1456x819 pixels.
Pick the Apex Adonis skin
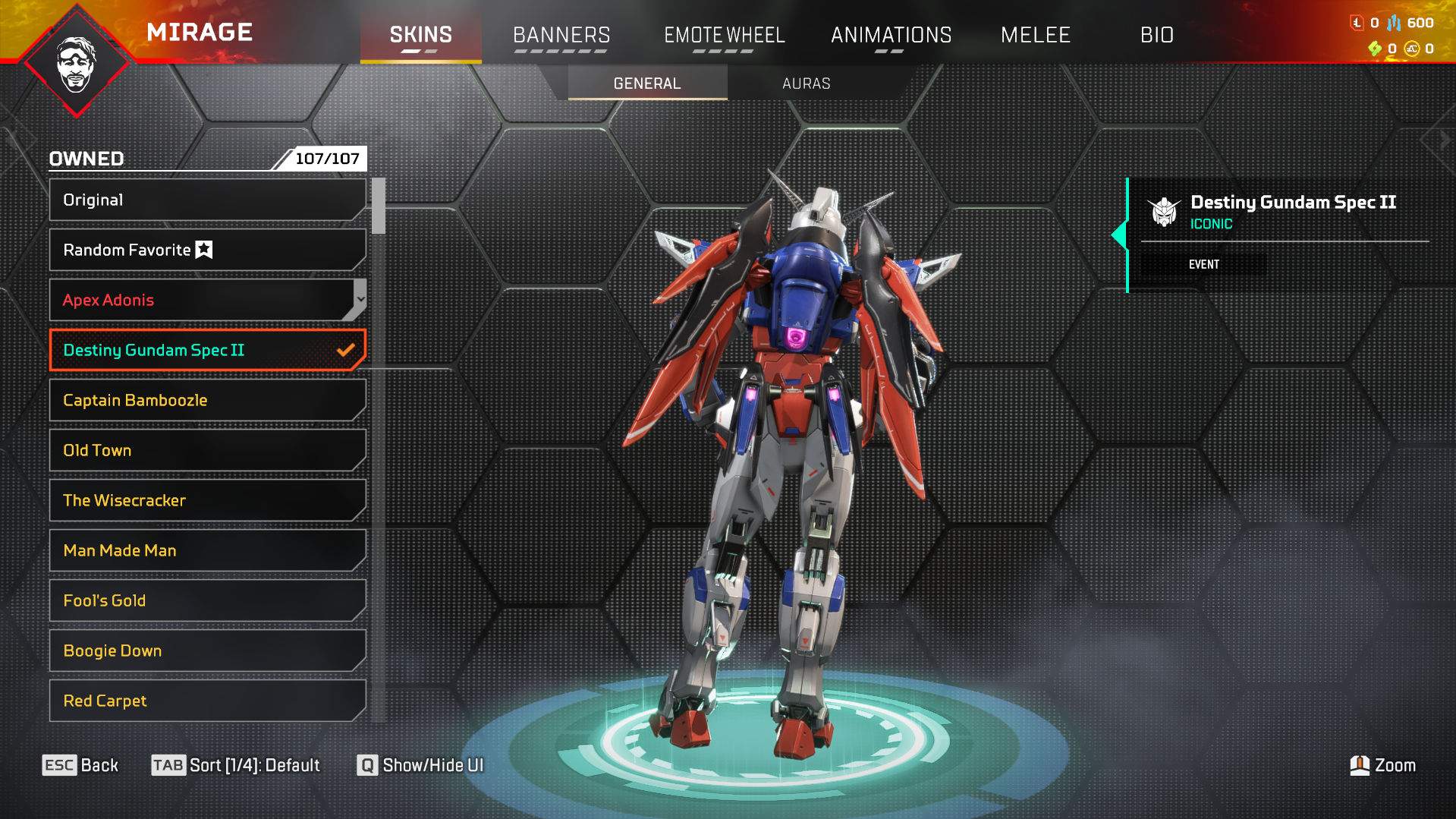tap(201, 300)
